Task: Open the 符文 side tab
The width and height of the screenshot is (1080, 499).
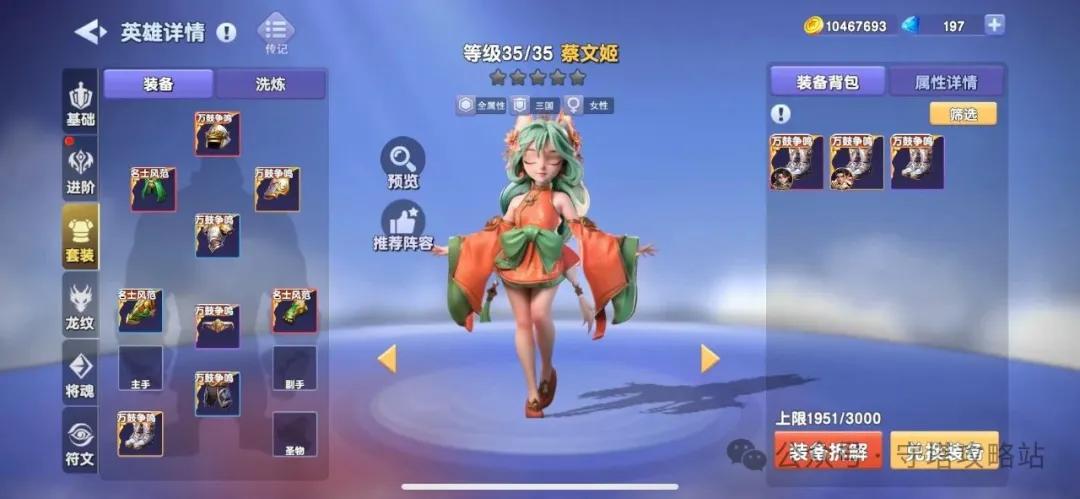Action: (x=80, y=440)
